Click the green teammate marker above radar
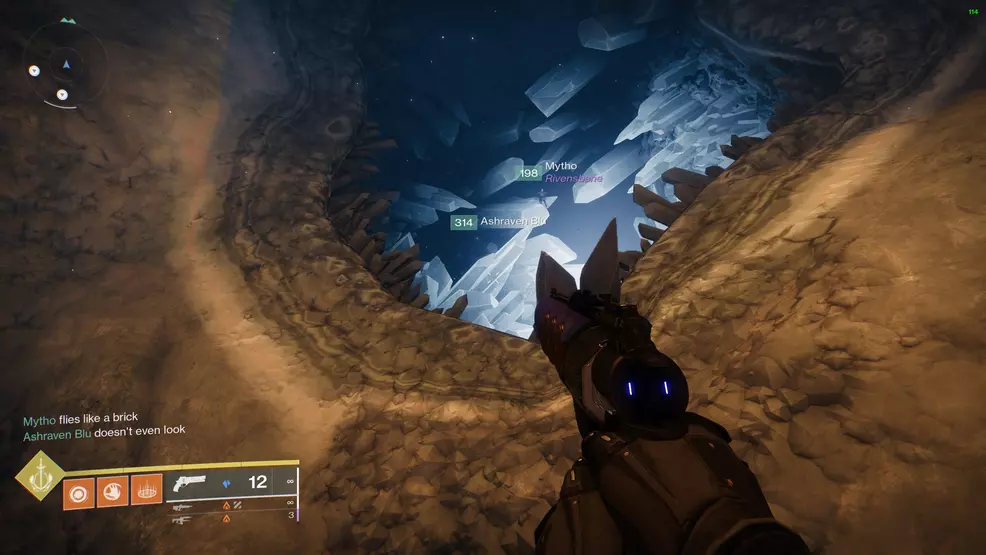Image resolution: width=986 pixels, height=555 pixels. (x=67, y=20)
